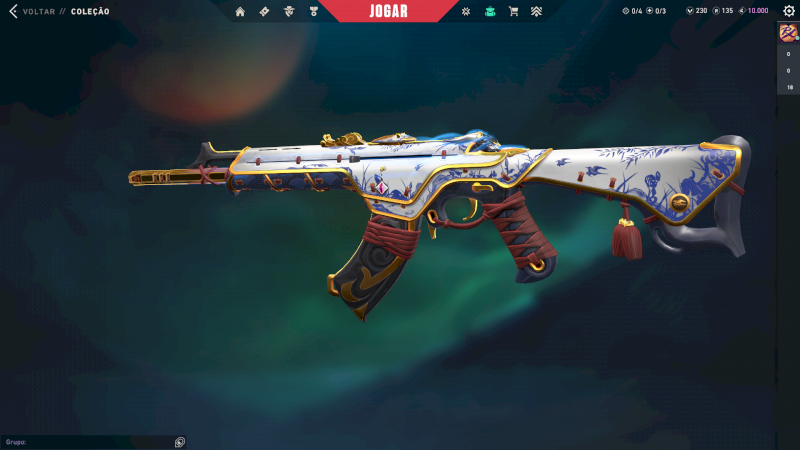The image size is (800, 450).
Task: Open the settings gear in the corner
Action: coord(788,11)
